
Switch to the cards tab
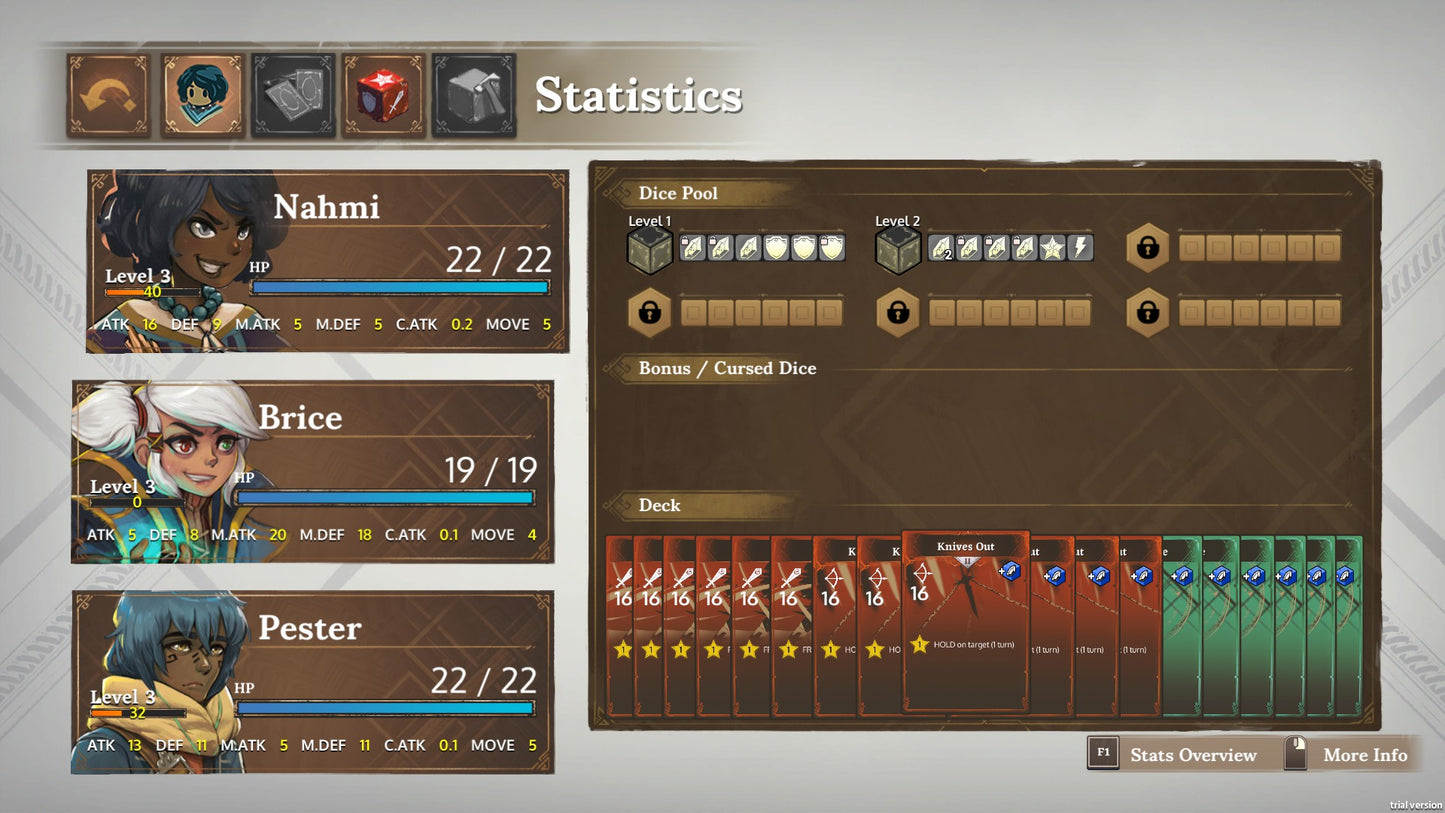coord(292,95)
